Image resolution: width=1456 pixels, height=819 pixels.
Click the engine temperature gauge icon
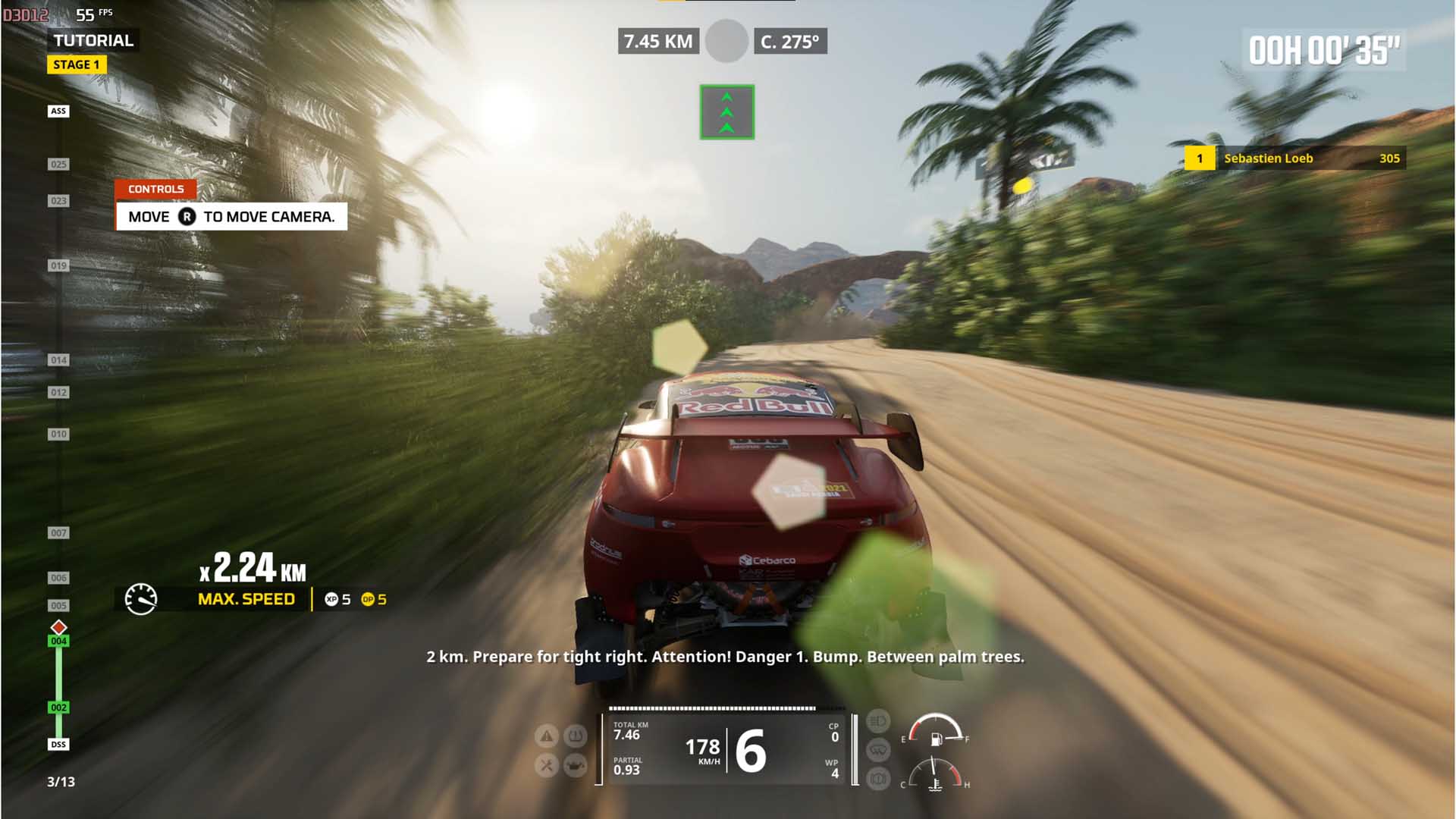point(935,784)
